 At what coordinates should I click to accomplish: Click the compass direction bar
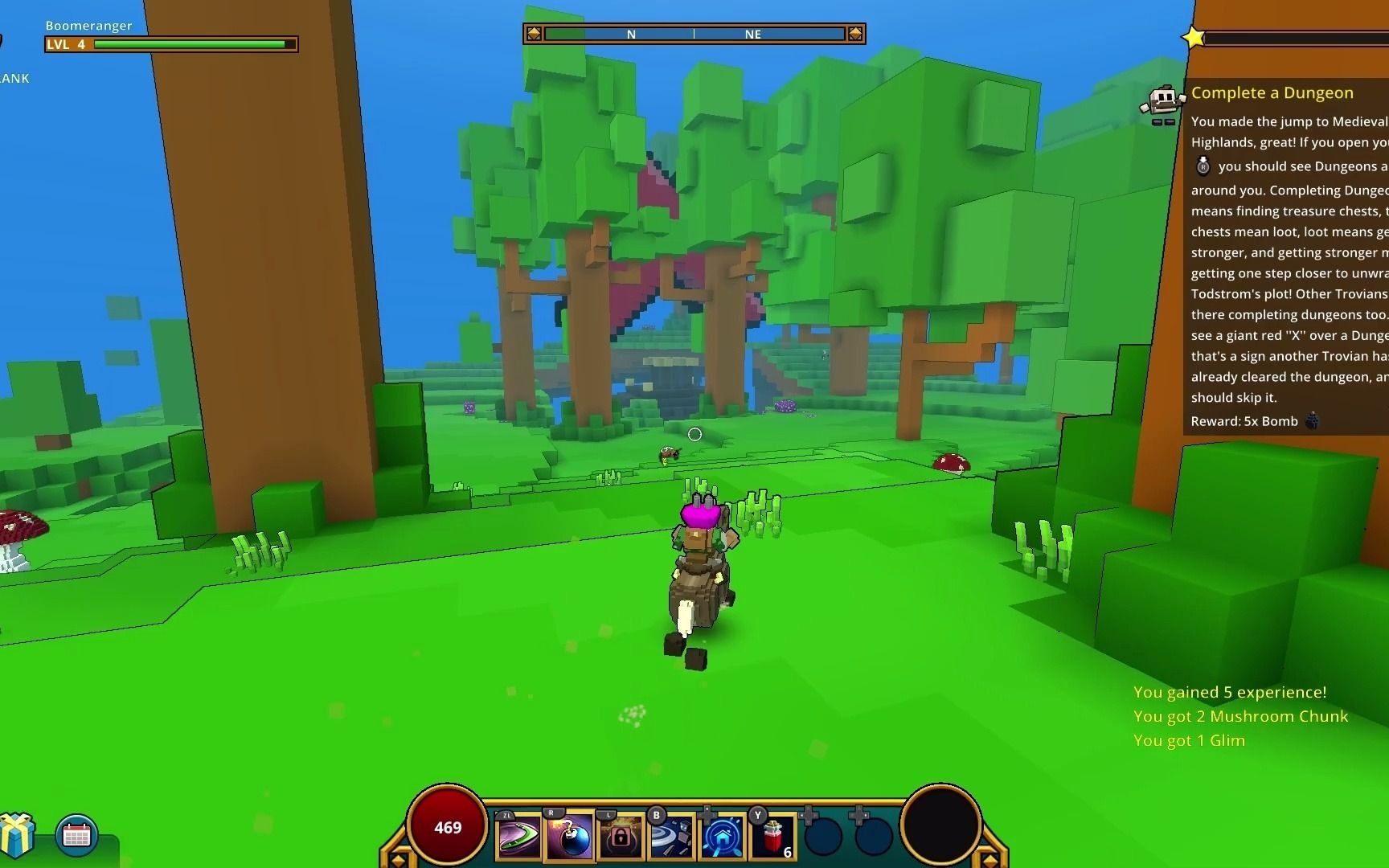point(694,34)
